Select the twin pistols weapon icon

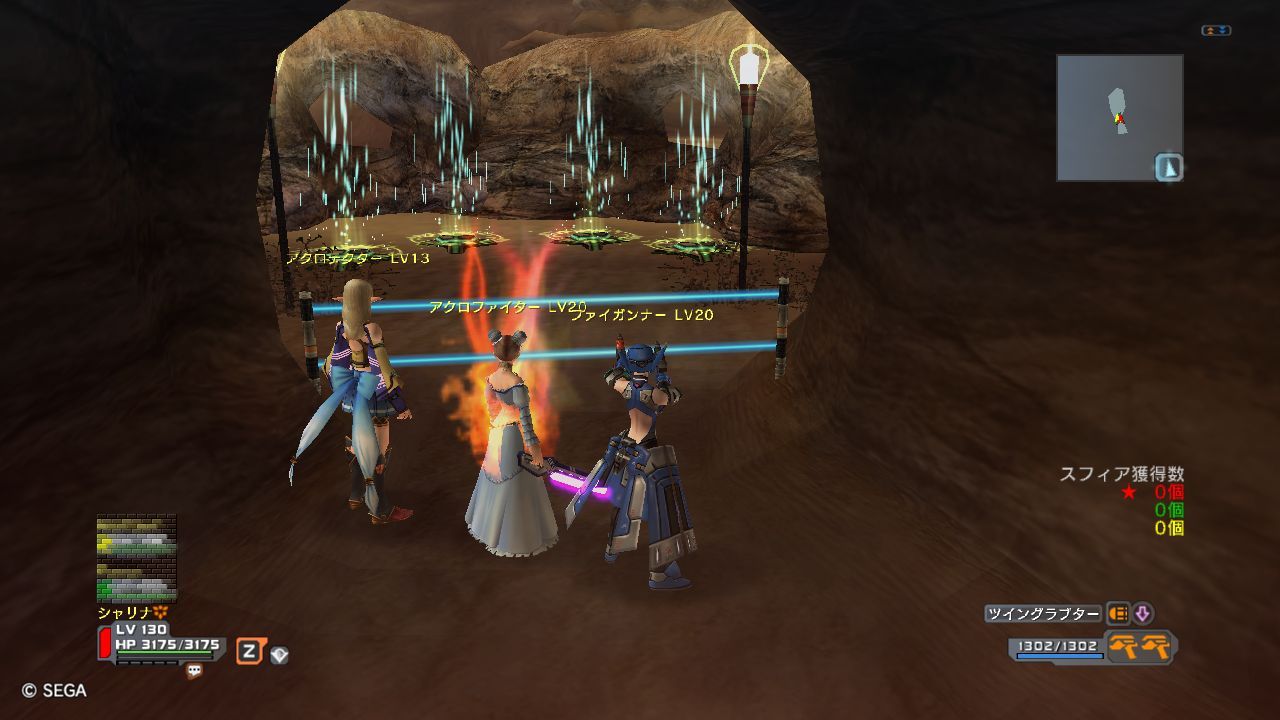coord(1141,647)
